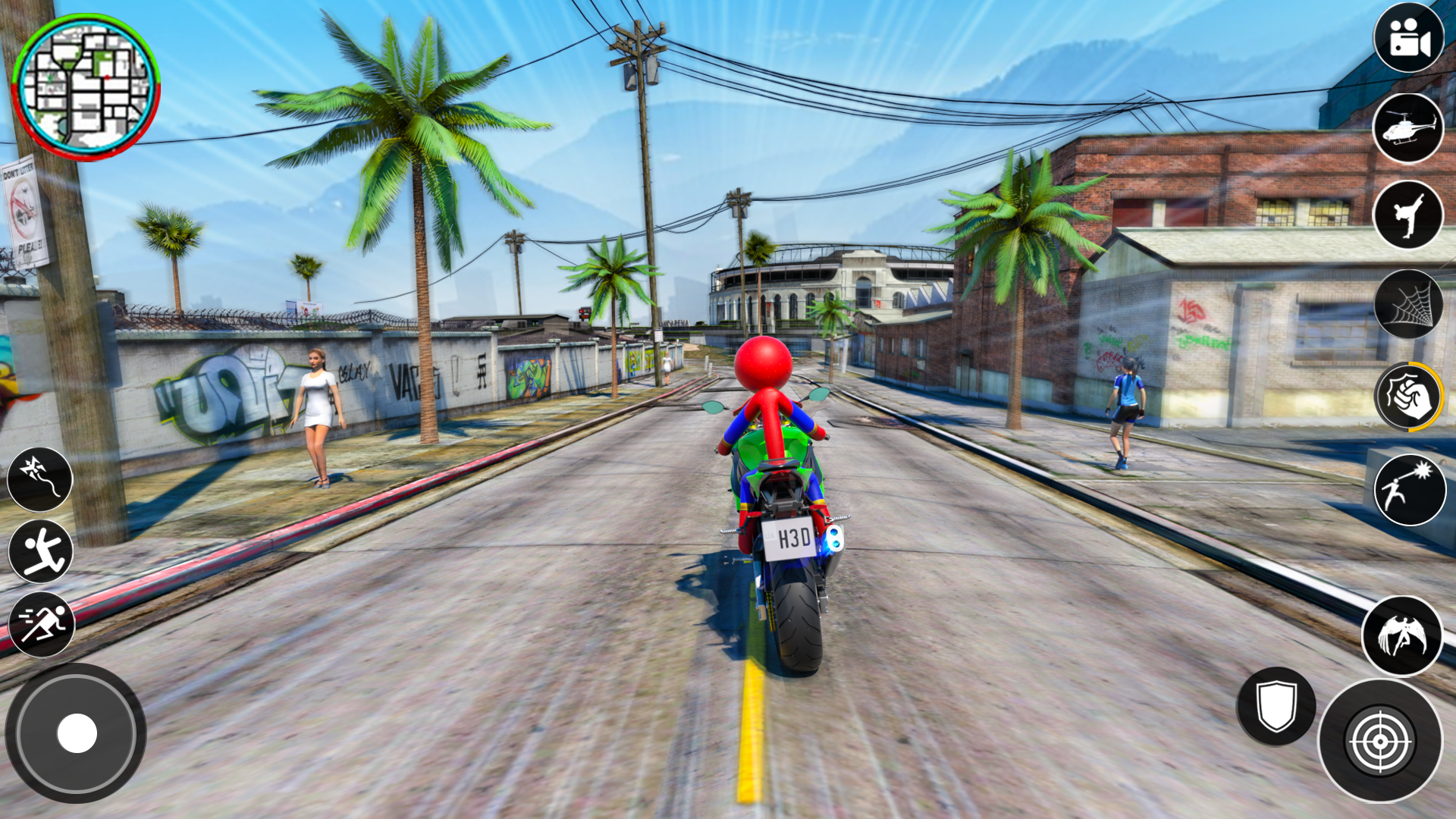Tap the crosshair aim button

pyautogui.click(x=1380, y=740)
